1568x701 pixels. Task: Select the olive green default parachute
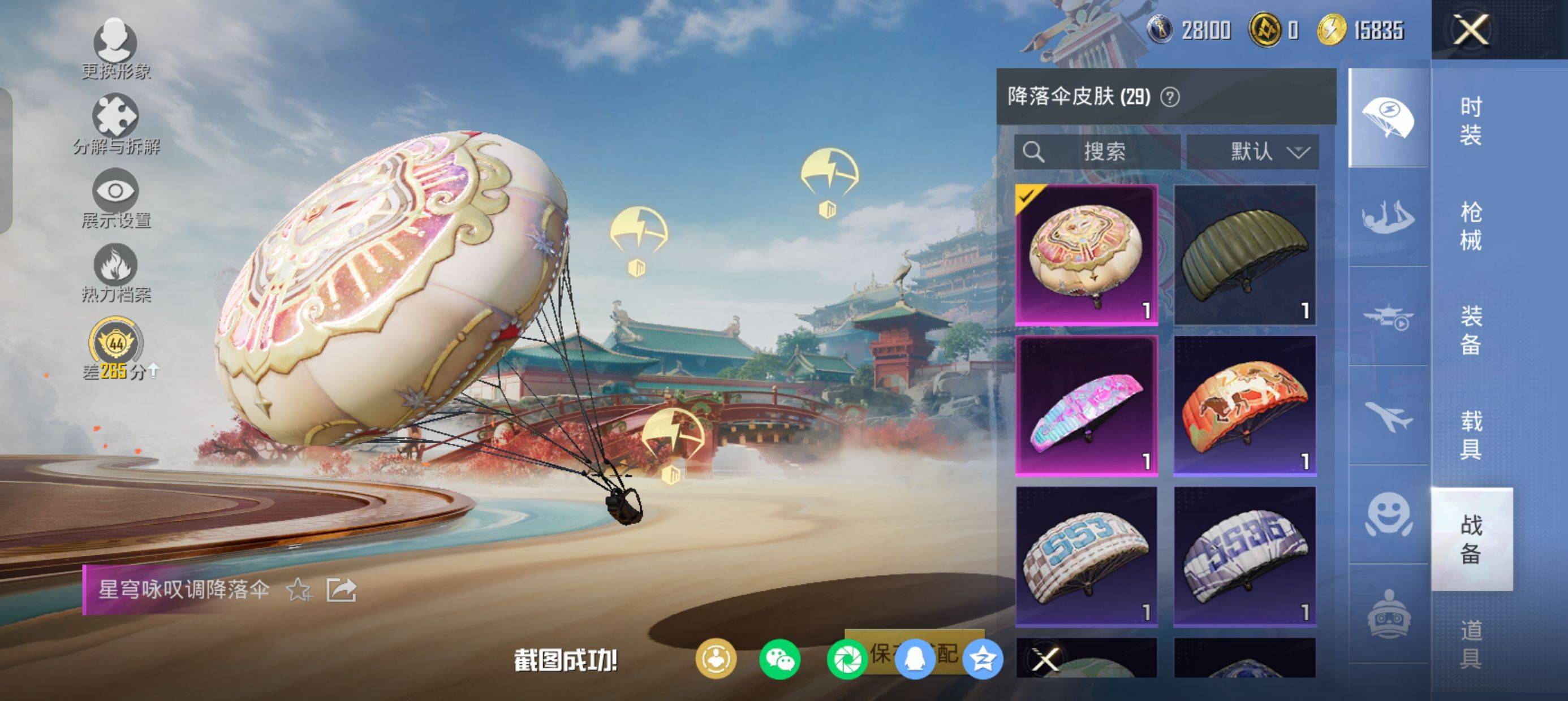1245,255
